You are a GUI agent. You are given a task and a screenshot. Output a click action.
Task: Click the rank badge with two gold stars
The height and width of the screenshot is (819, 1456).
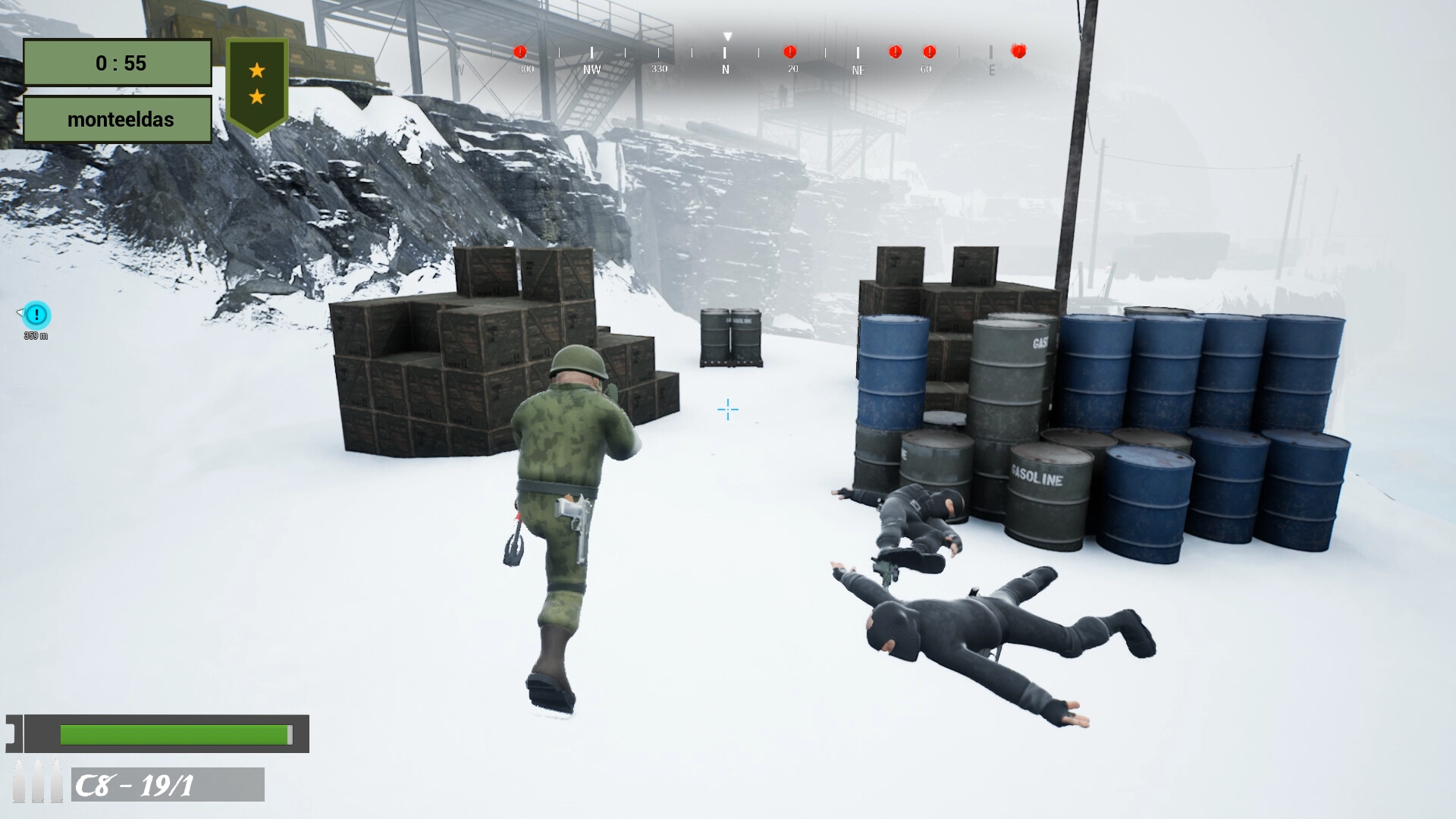[x=258, y=82]
